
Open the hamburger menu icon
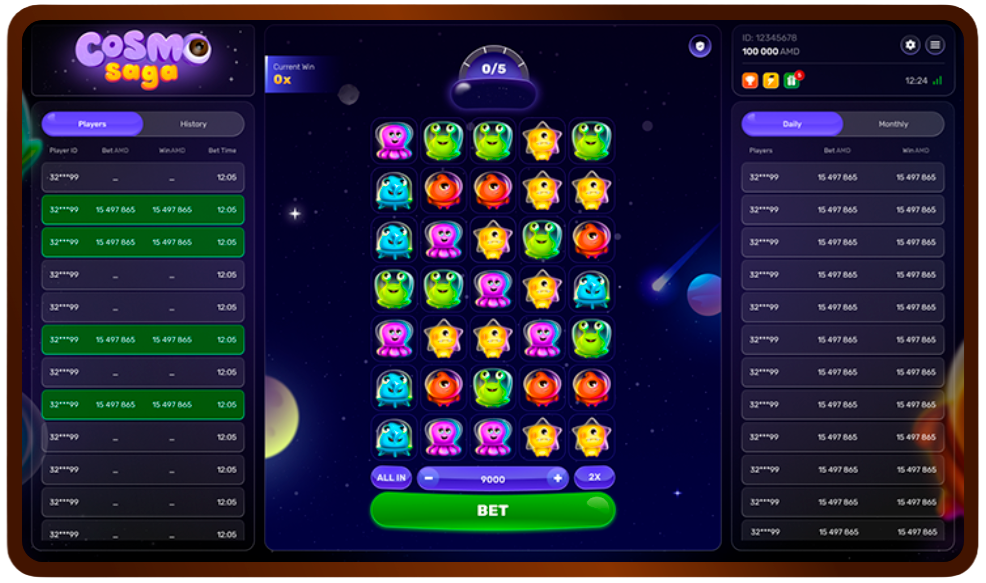click(934, 45)
